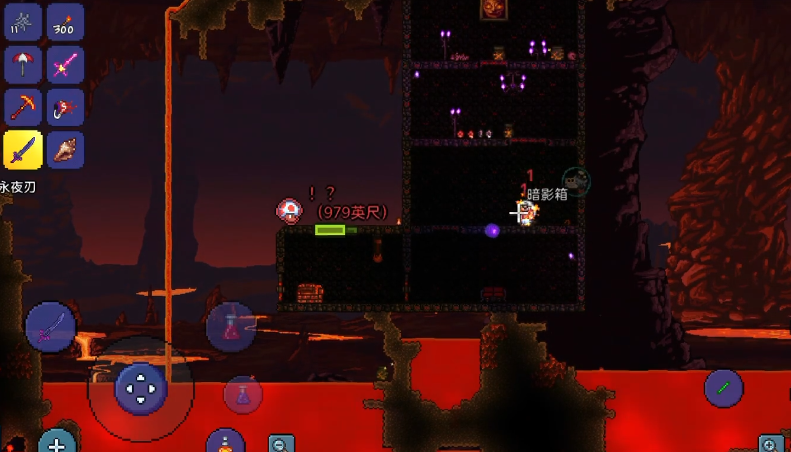Zoom out with the minus magnifier
Image resolution: width=791 pixels, height=452 pixels.
282,444
